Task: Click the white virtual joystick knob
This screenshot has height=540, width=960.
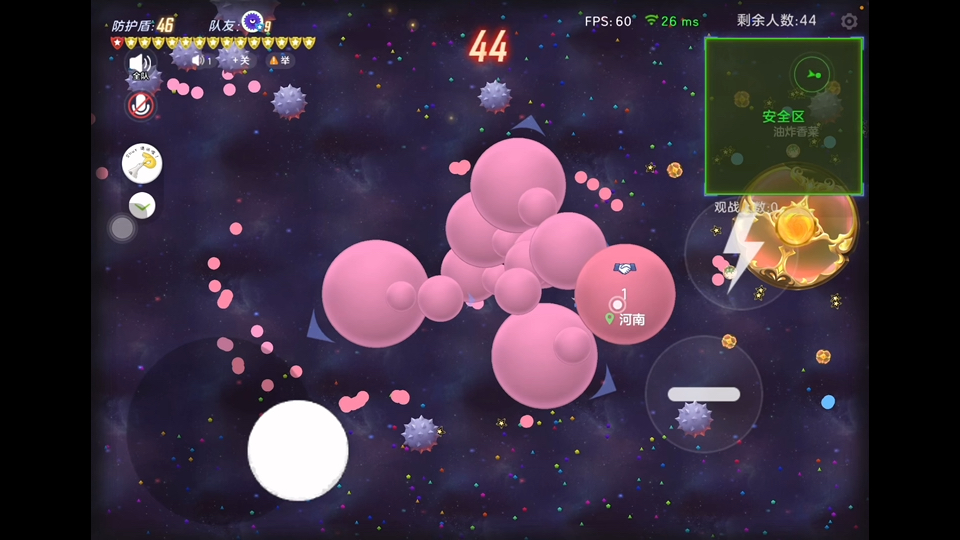Action: (298, 450)
